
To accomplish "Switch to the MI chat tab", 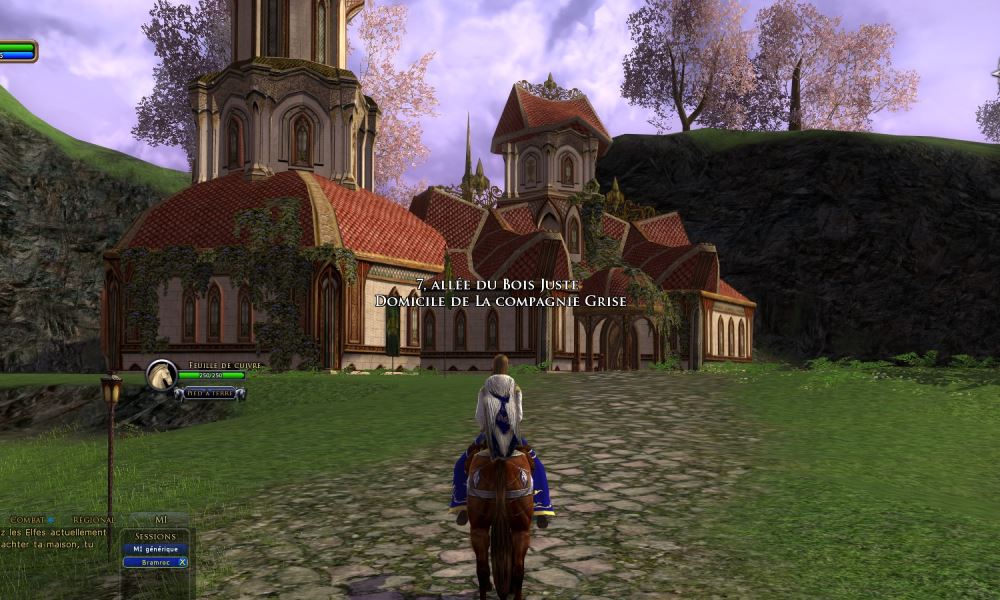I will [160, 520].
